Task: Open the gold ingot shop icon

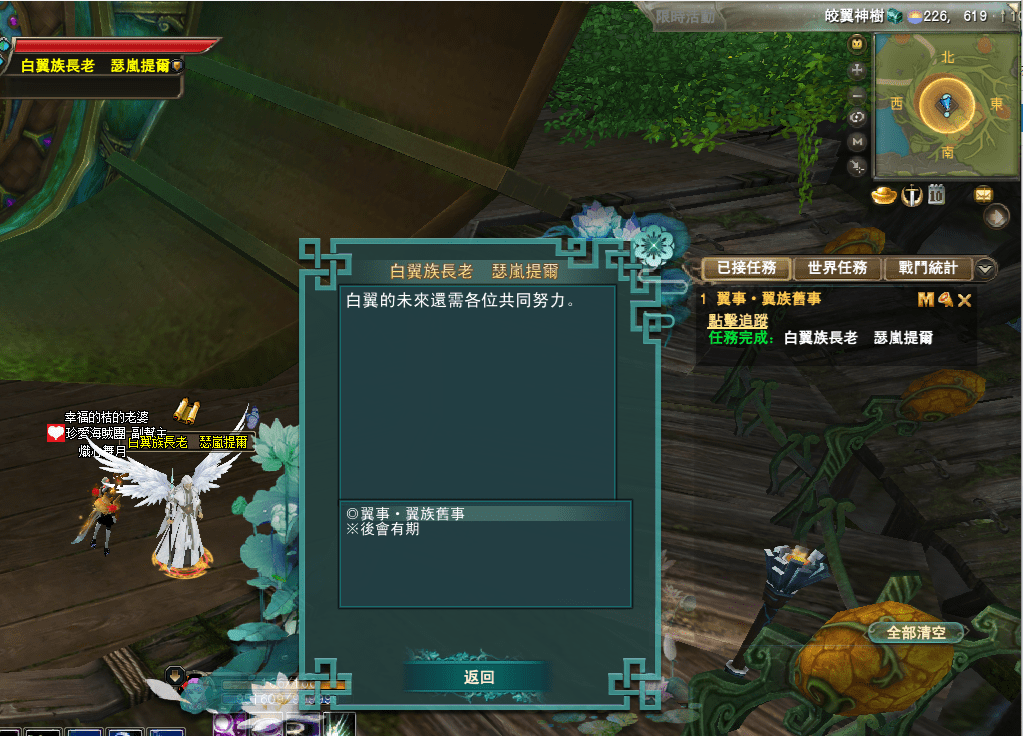Action: (x=884, y=195)
